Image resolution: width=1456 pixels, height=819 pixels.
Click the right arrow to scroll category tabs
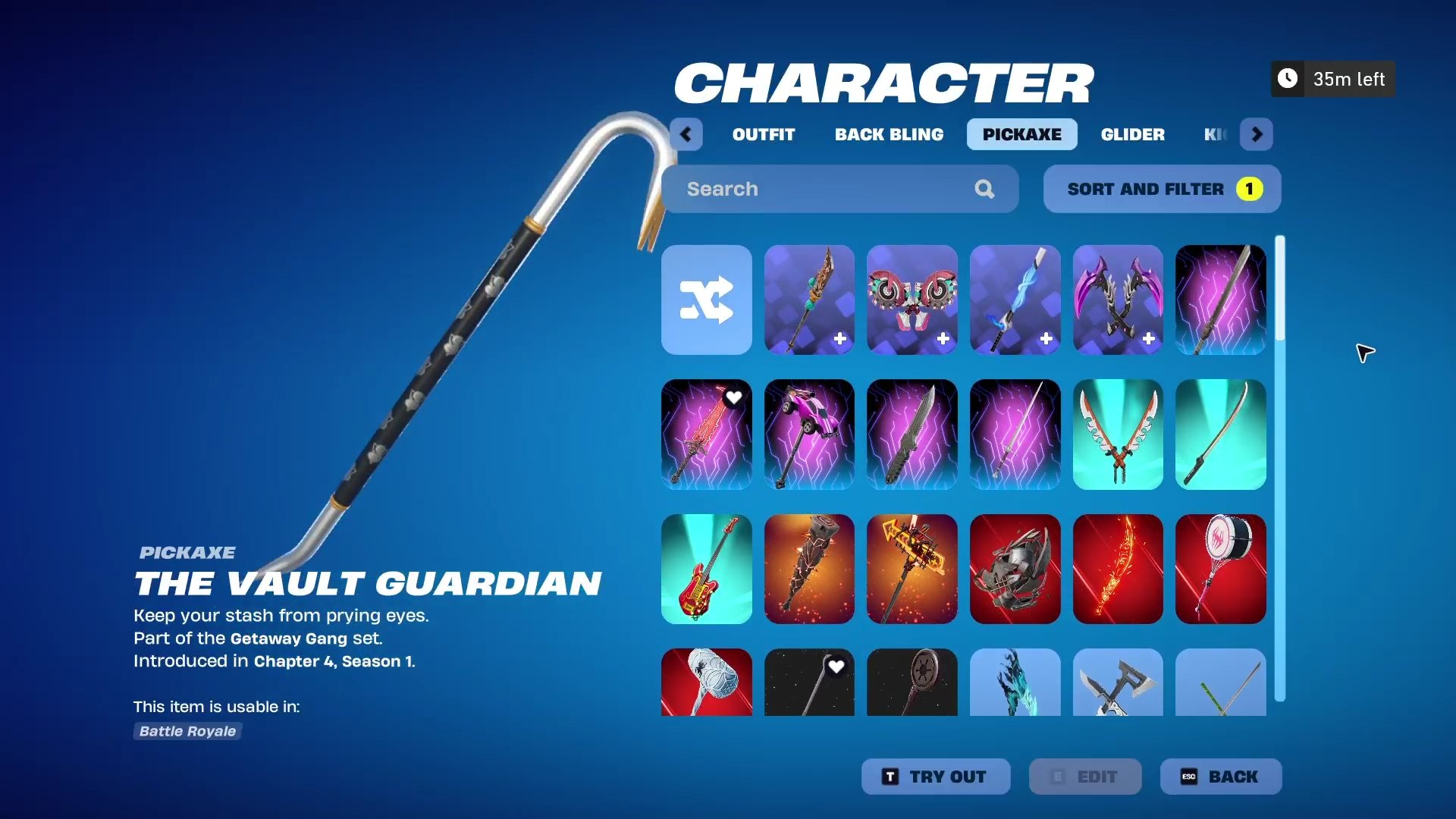pos(1257,134)
